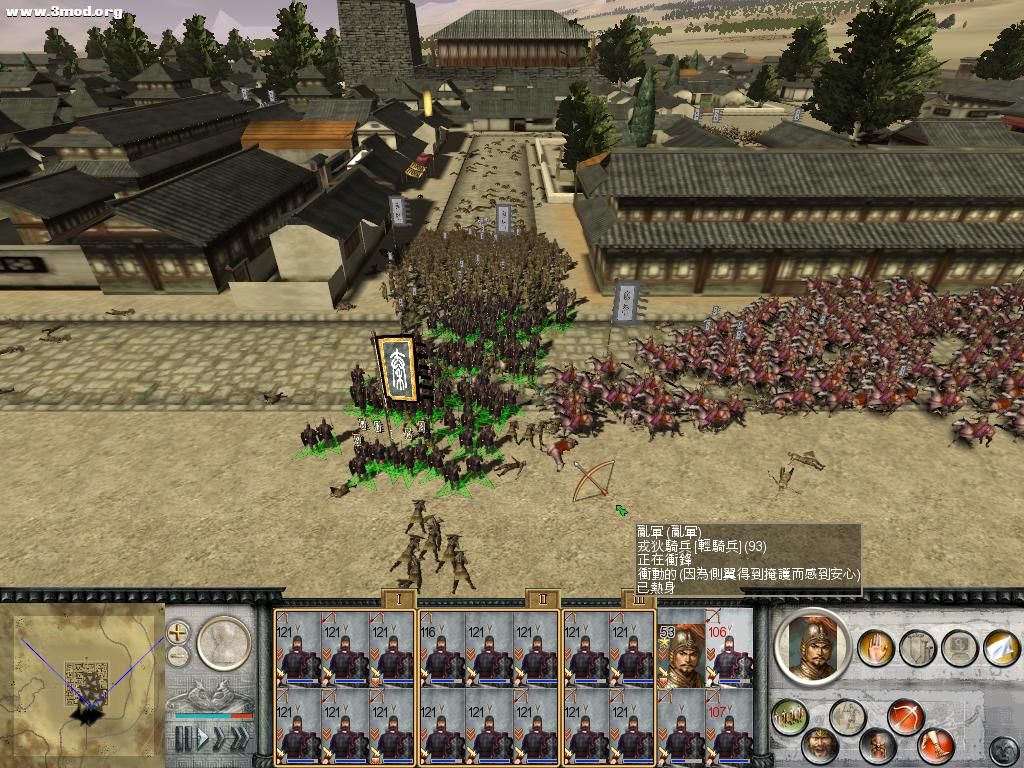Set battle speed to double fast-forward
Viewport: 1024px width, 768px height.
(219, 740)
